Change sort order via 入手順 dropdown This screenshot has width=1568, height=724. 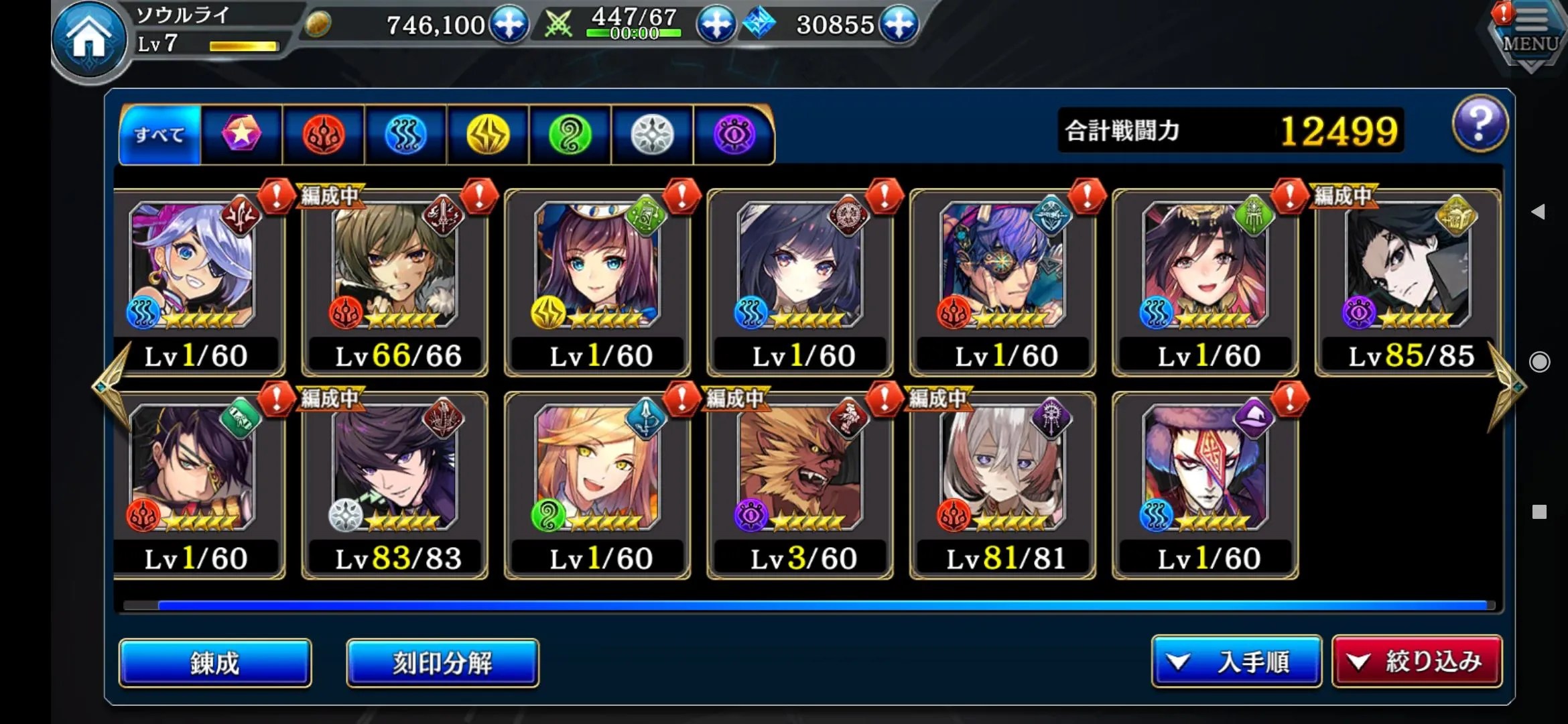tap(1236, 662)
